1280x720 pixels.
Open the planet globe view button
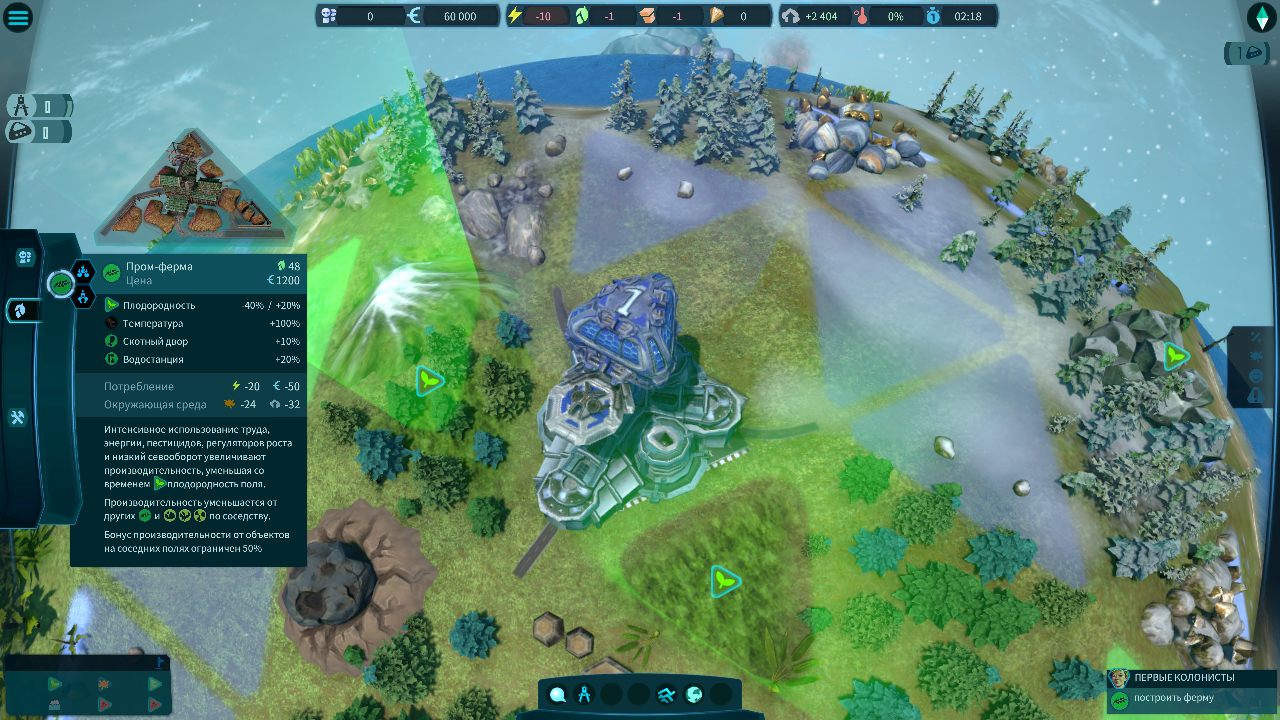(692, 694)
